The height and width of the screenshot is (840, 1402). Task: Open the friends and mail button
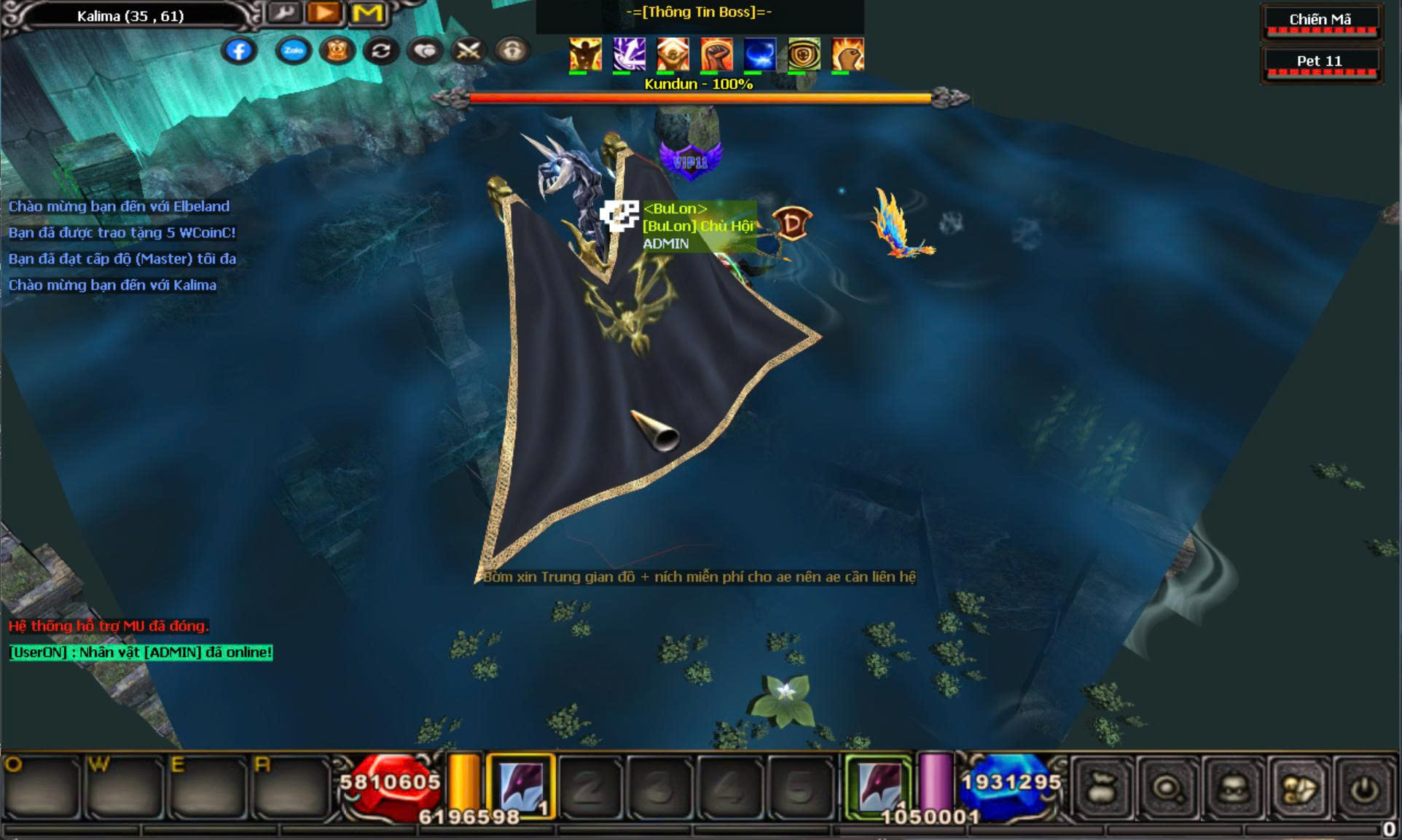[x=1299, y=788]
